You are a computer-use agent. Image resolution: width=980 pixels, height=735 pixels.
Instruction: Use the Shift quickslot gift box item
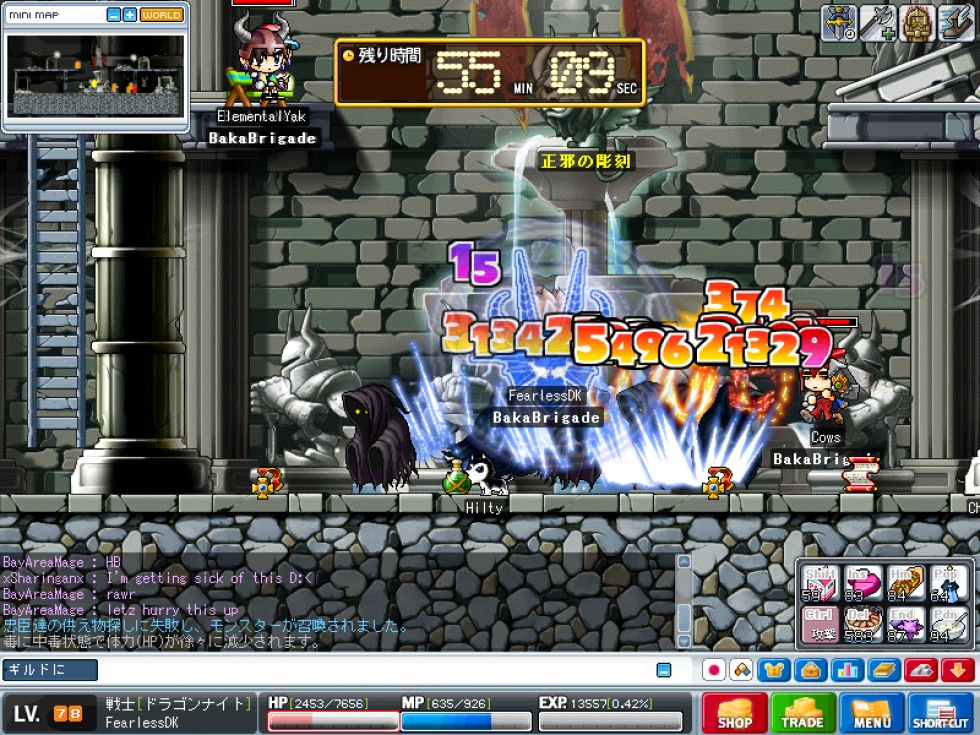coord(820,583)
